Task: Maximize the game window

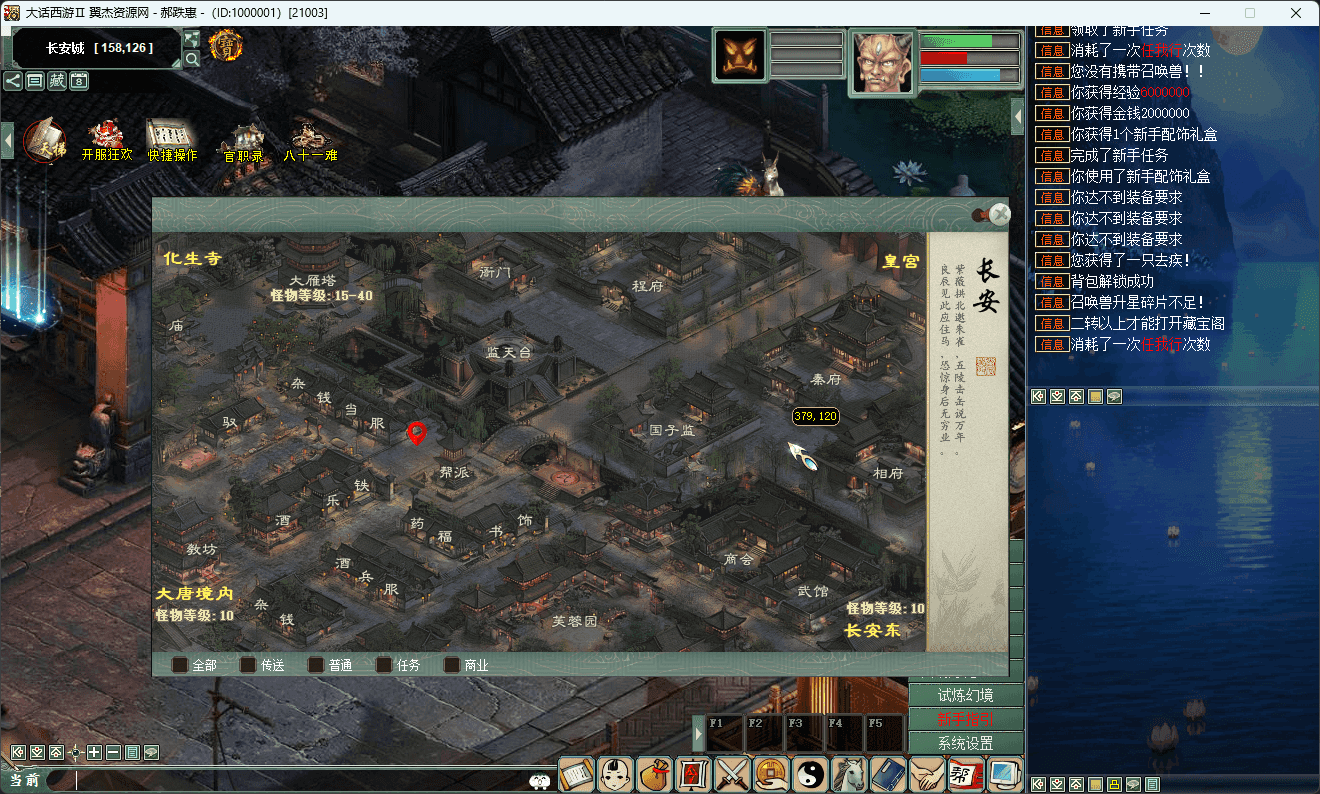Action: [1250, 13]
